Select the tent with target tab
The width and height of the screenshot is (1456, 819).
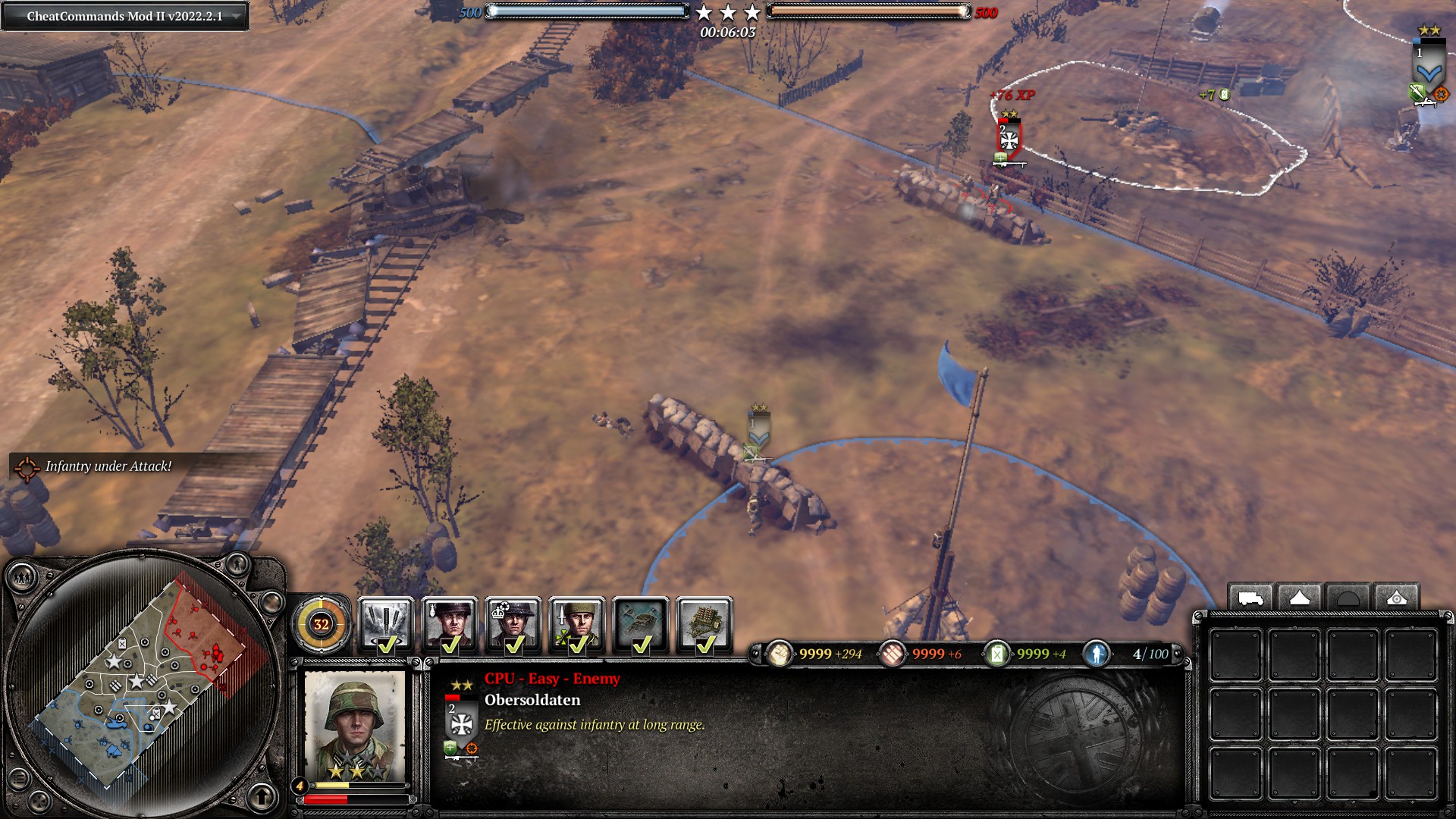pos(1396,598)
